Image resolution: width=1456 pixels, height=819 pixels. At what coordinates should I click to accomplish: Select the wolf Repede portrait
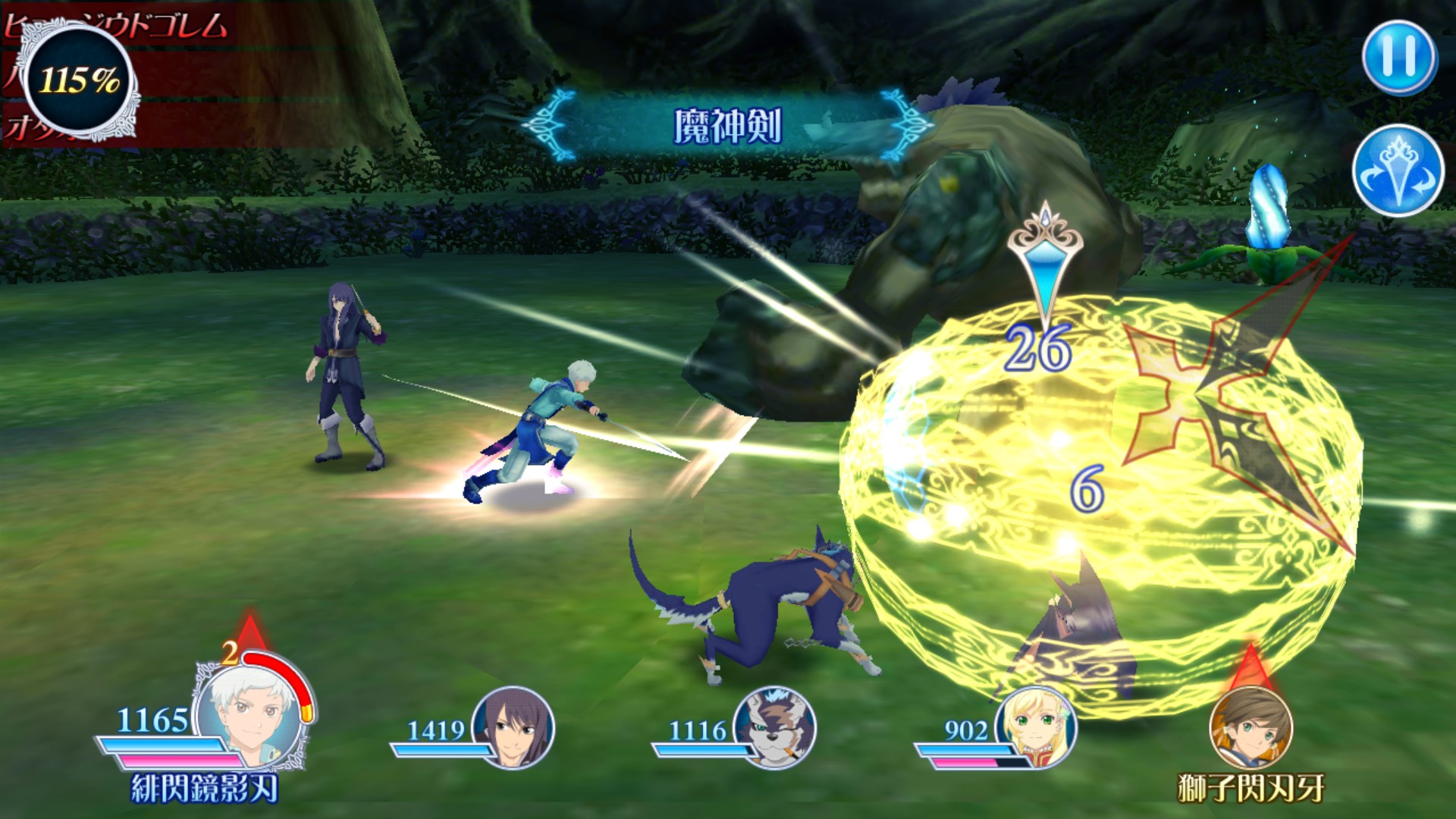[775, 726]
